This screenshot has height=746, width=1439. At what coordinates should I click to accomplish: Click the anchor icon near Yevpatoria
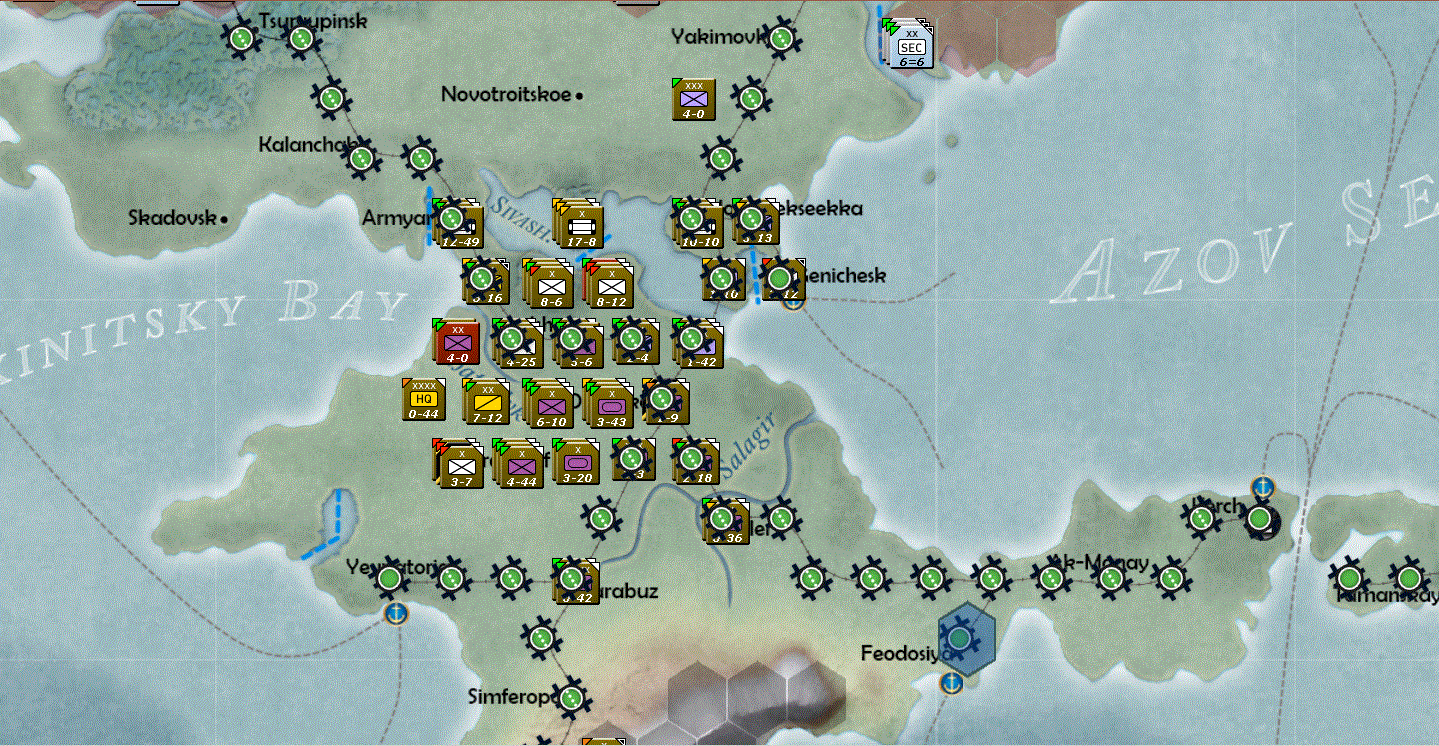[397, 615]
